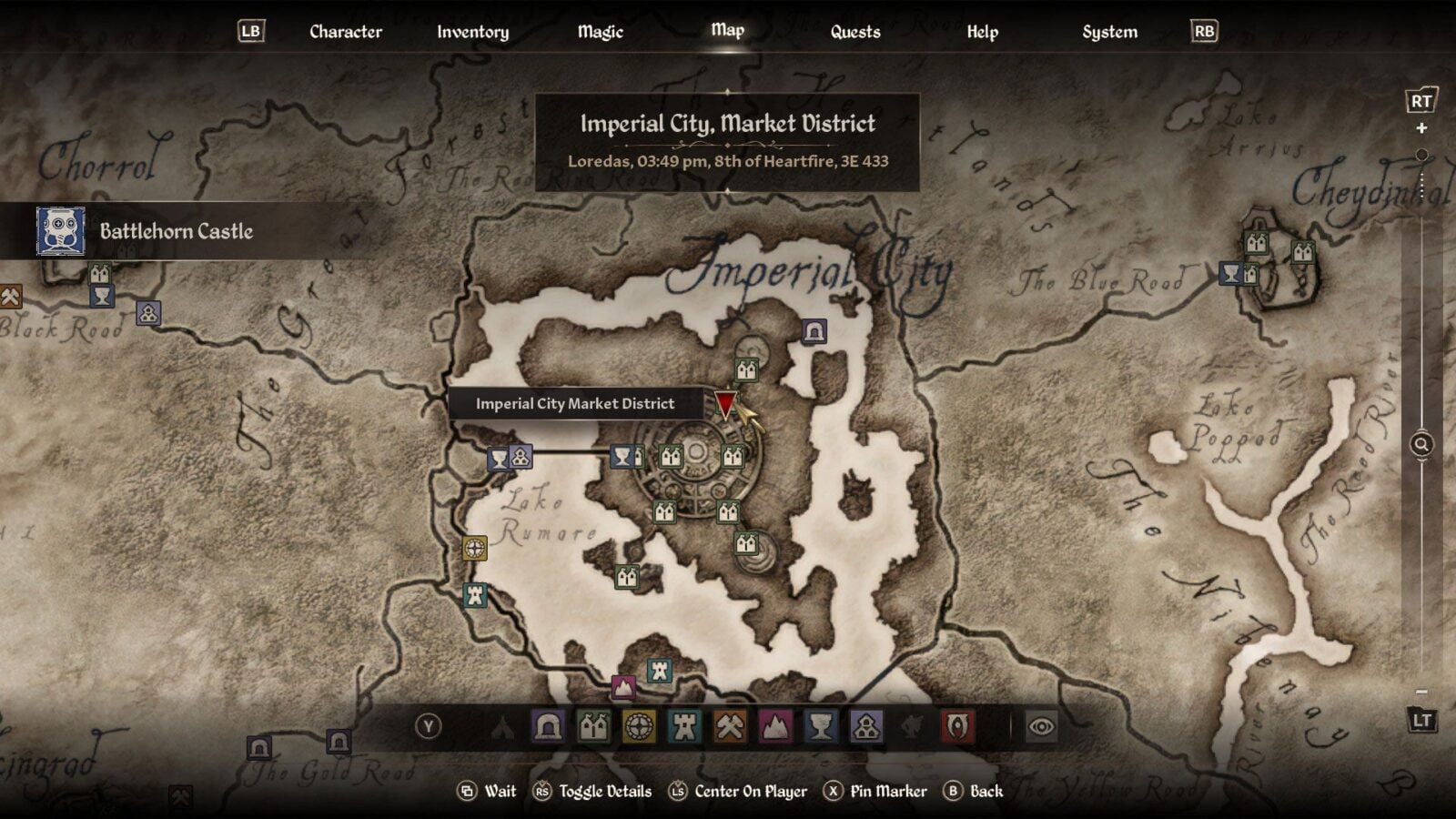Select the chapel settlement filter icon
The height and width of the screenshot is (819, 1456).
point(867,725)
